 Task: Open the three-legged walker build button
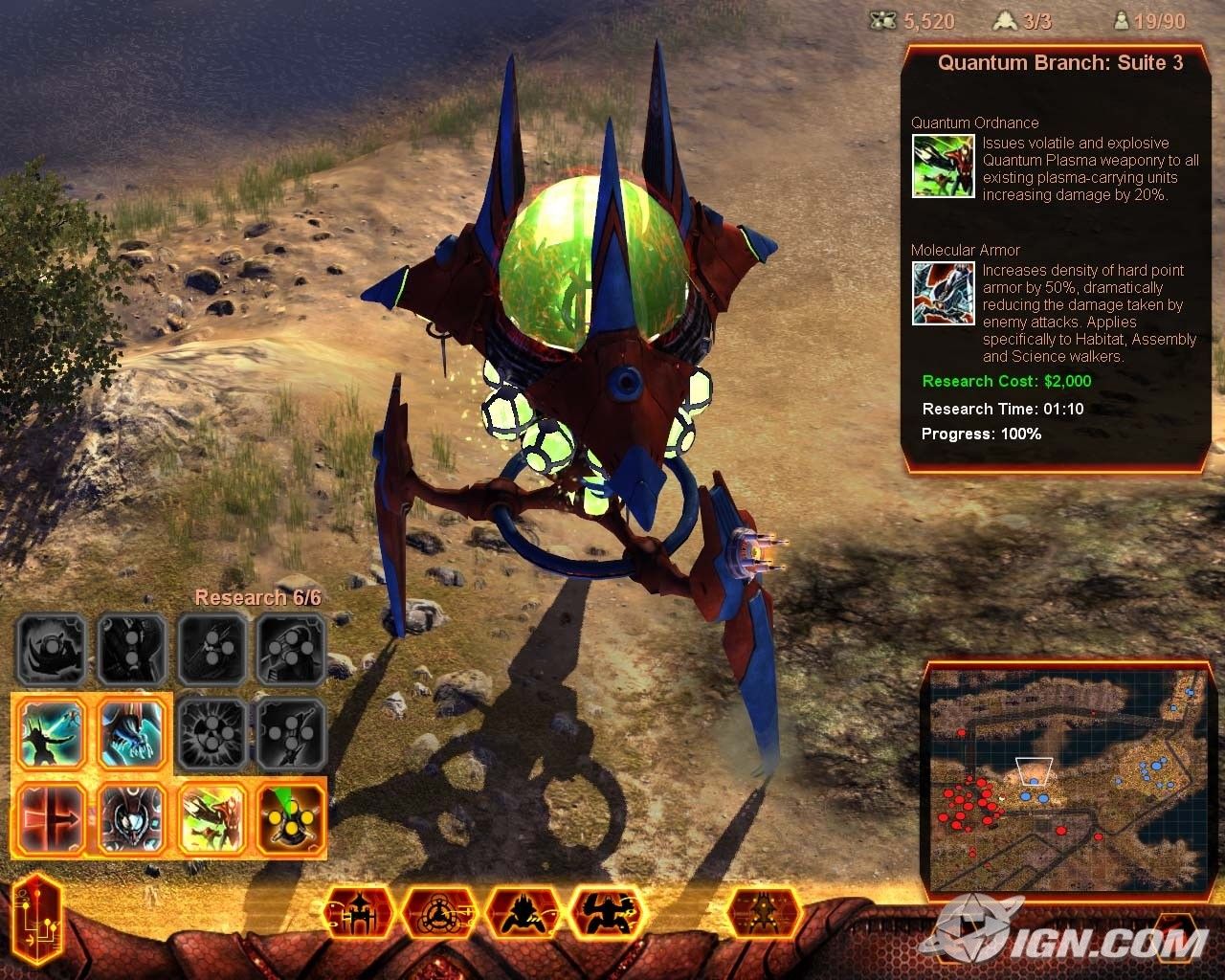click(x=360, y=914)
